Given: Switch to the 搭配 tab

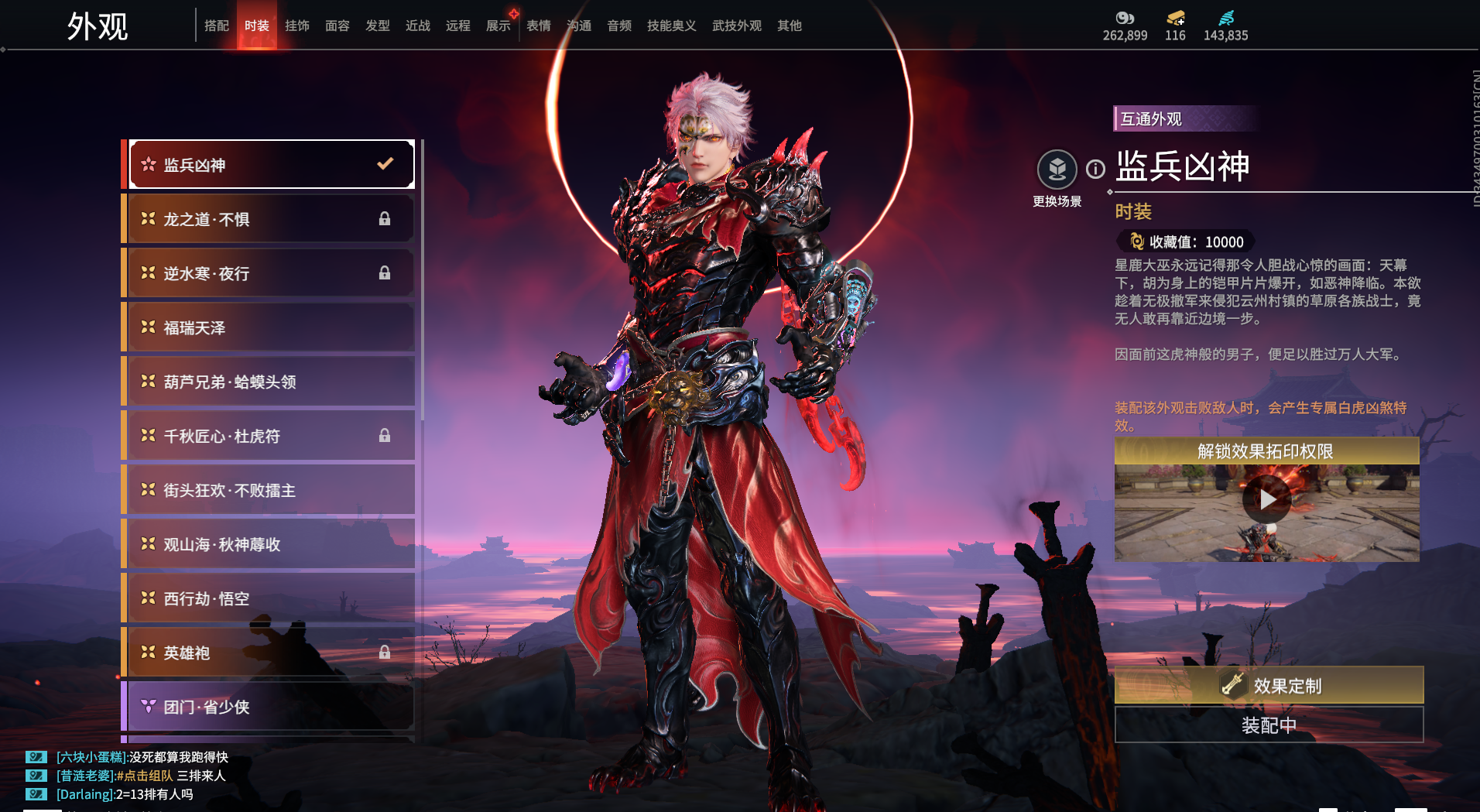Looking at the screenshot, I should pyautogui.click(x=217, y=26).
